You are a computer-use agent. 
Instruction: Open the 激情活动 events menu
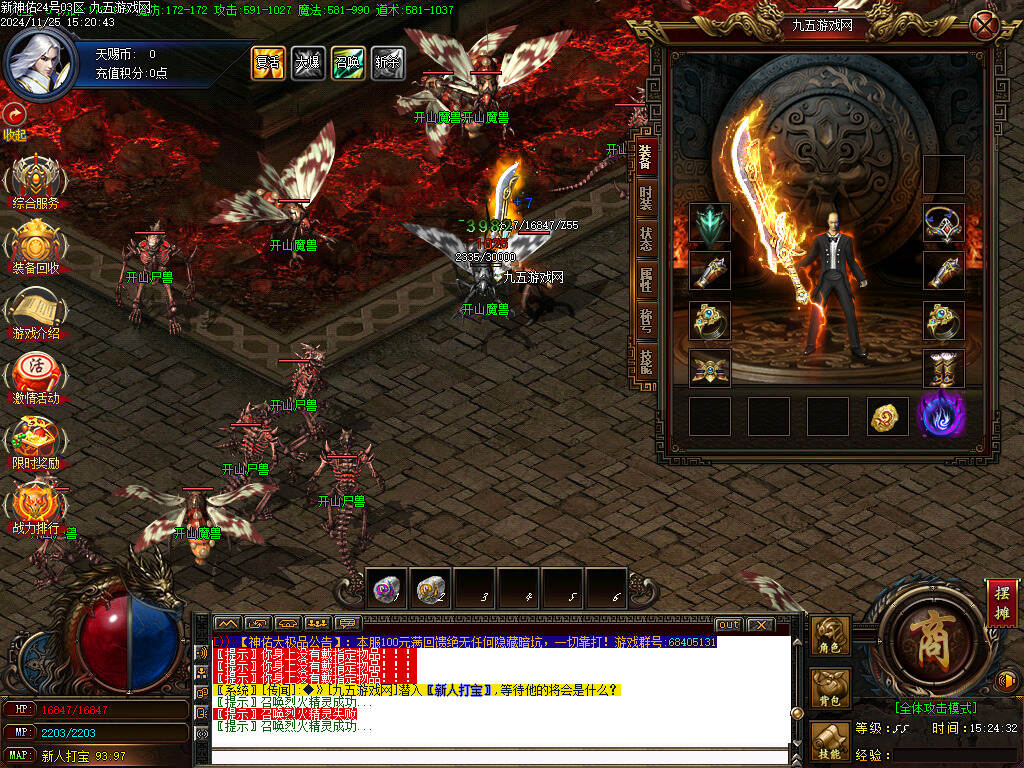coord(36,376)
